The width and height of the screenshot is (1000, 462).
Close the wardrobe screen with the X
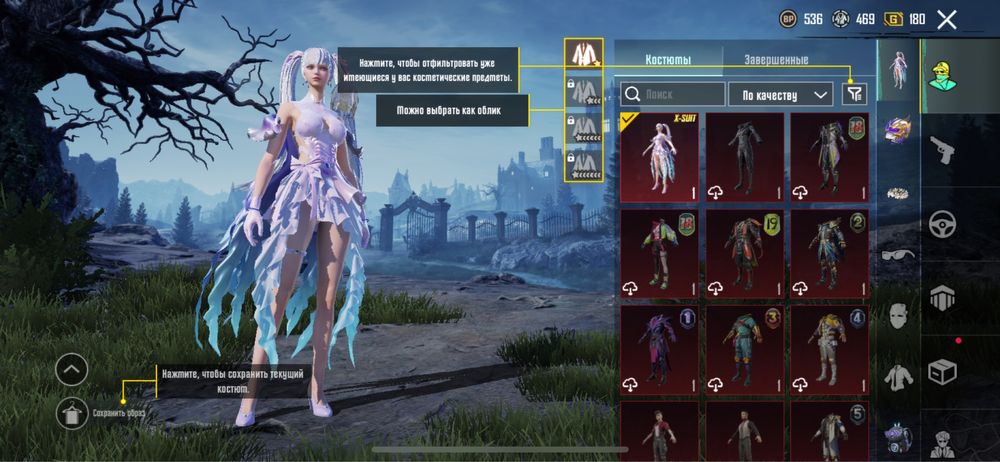click(x=947, y=19)
